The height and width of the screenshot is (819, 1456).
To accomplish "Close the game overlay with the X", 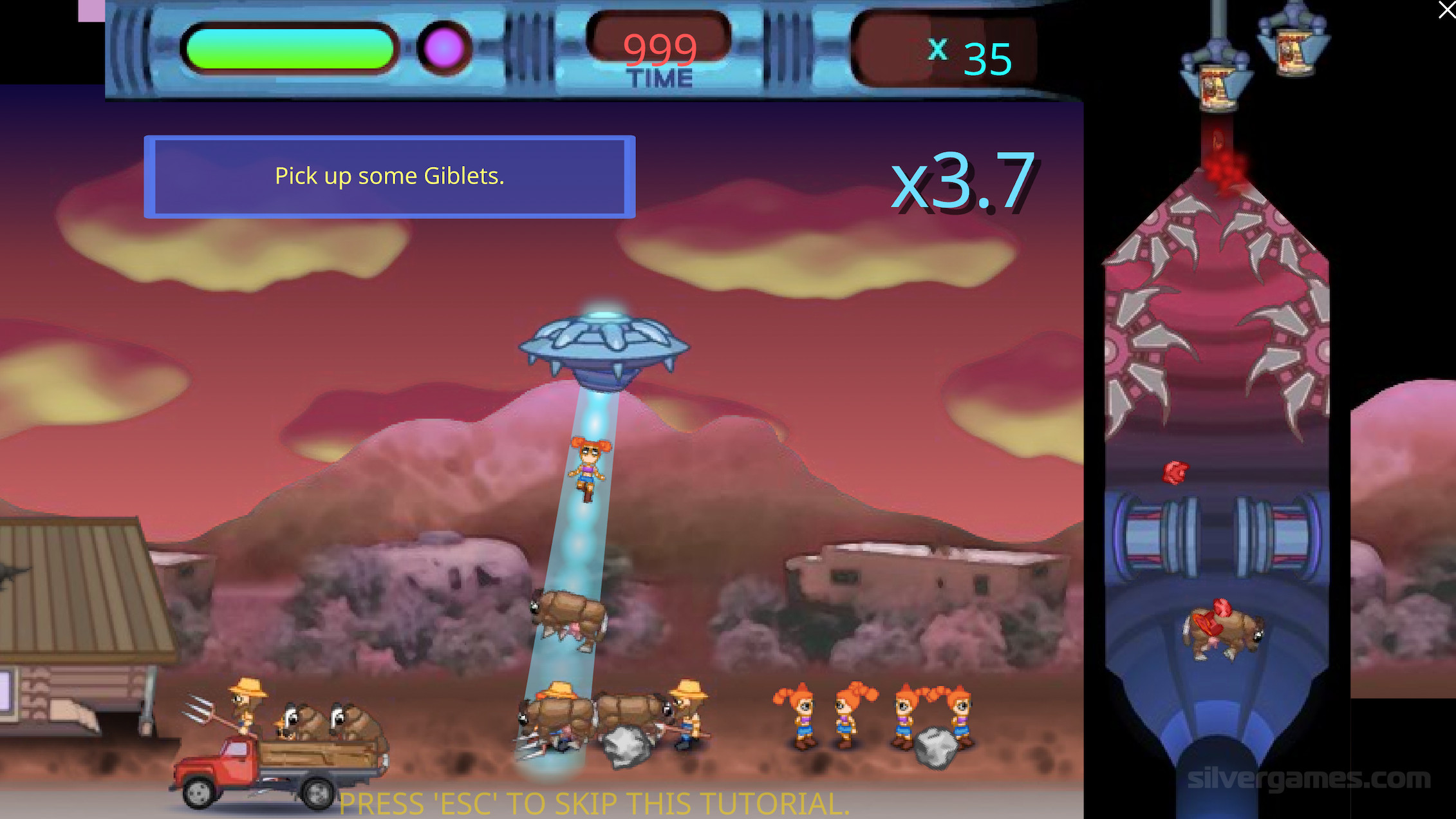I will point(1446,10).
